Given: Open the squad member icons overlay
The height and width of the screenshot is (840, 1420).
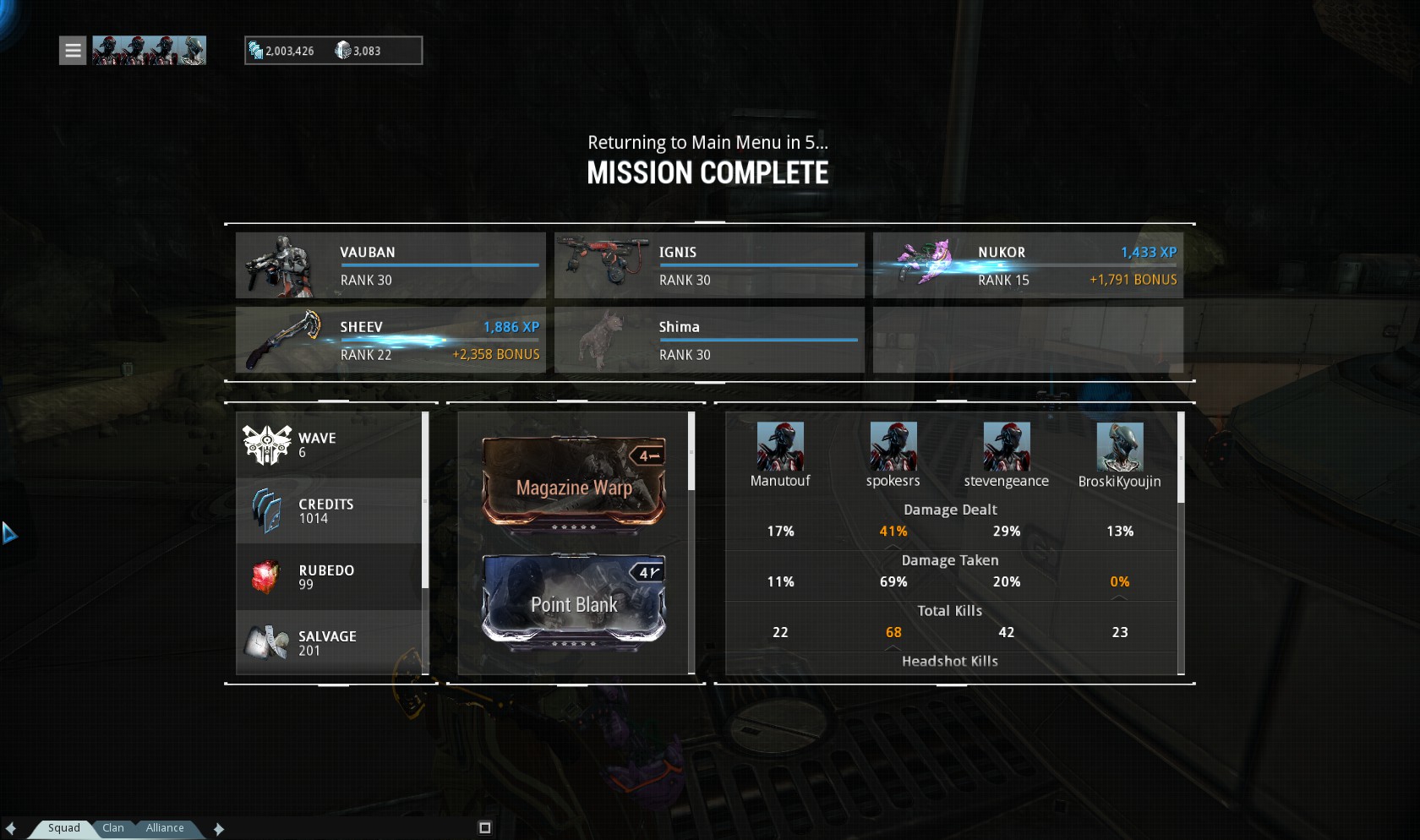Looking at the screenshot, I should [149, 51].
